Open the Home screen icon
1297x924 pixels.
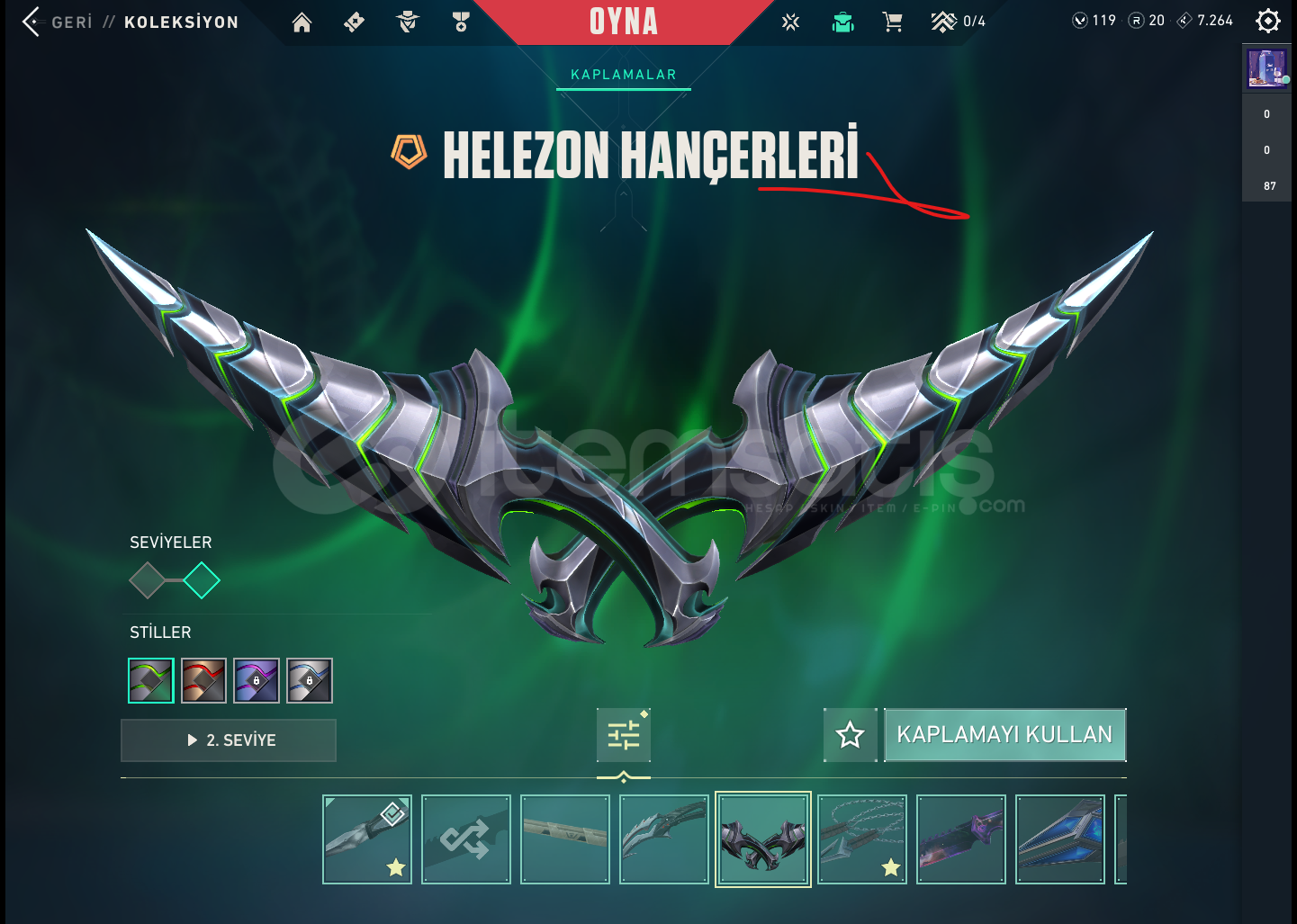pyautogui.click(x=302, y=22)
